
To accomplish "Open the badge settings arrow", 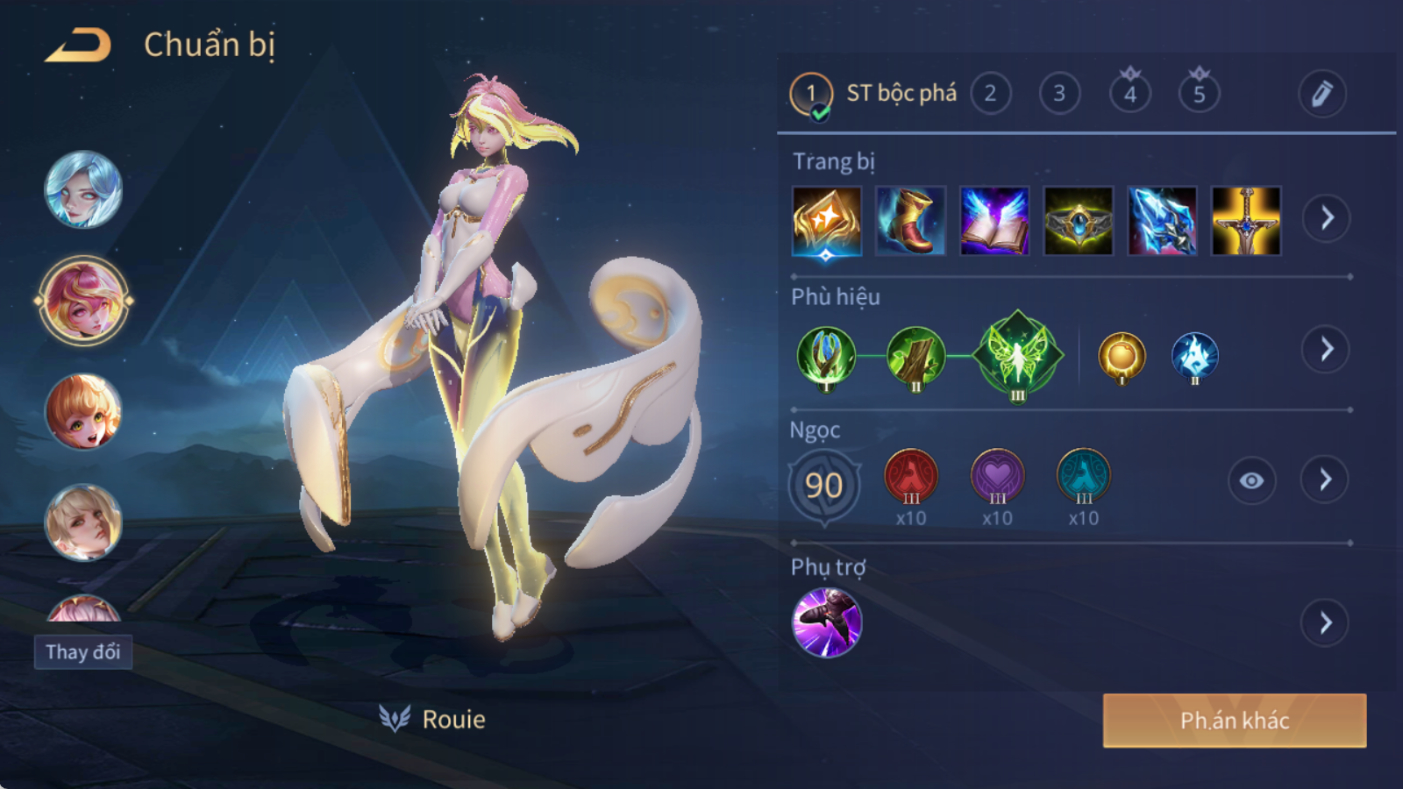I will point(1326,349).
